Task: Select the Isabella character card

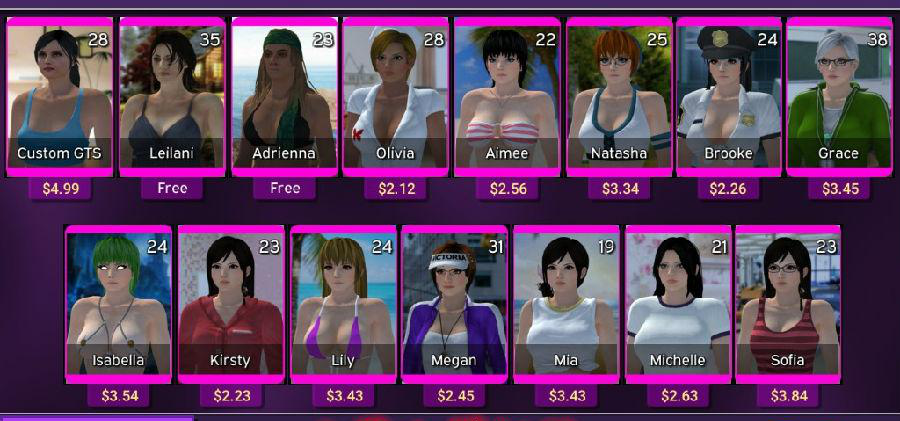Action: point(119,304)
